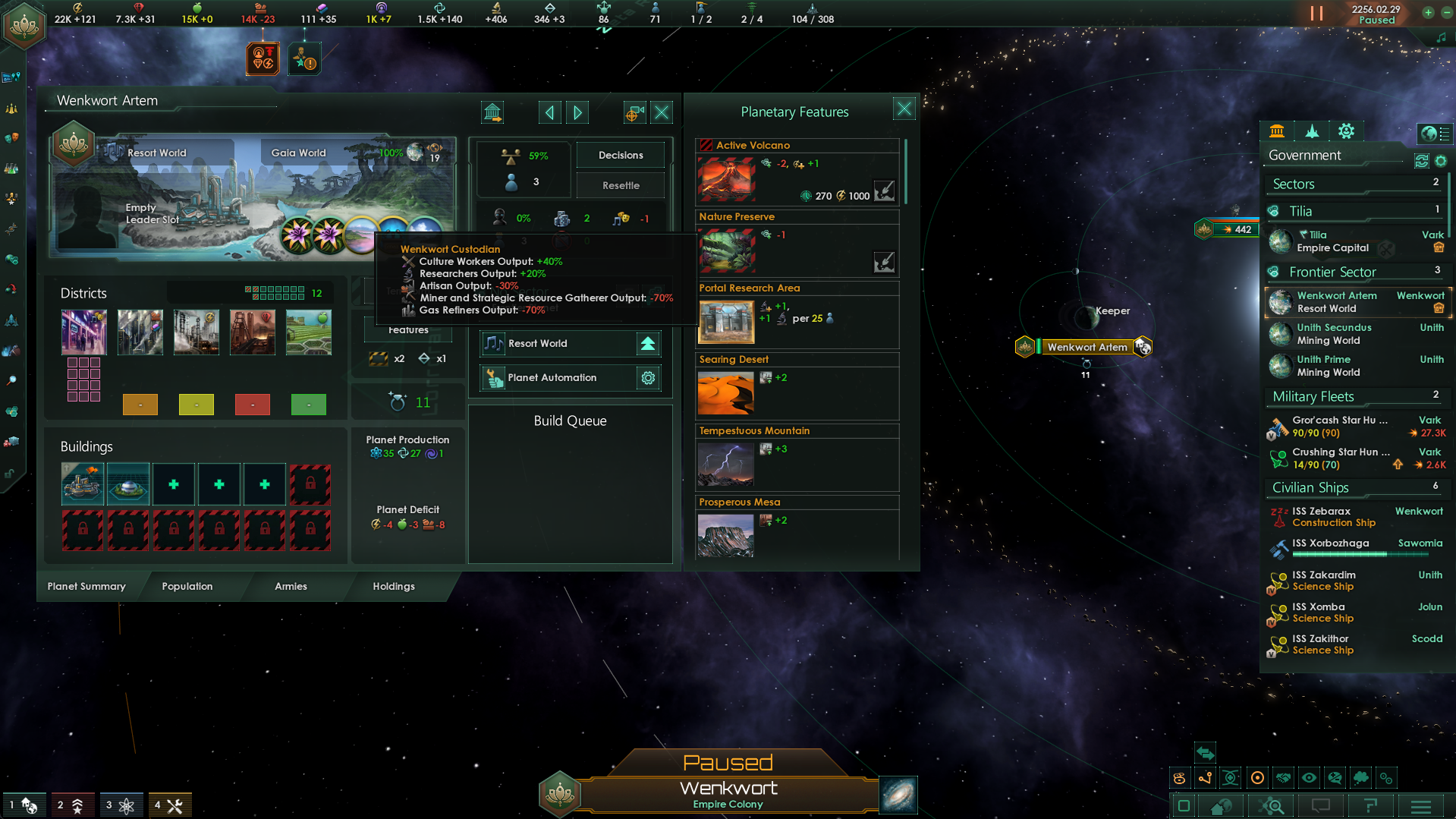
Task: Switch to the Holdings tab
Action: tap(393, 586)
